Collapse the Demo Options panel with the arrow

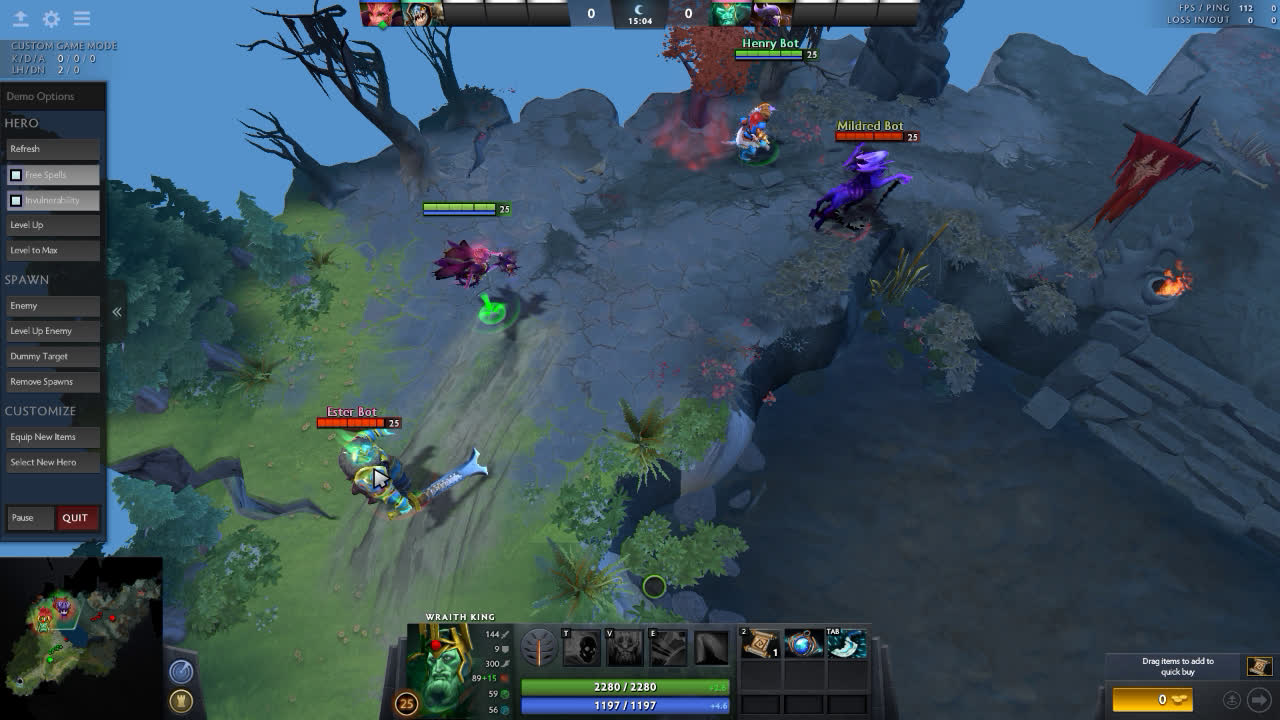coord(117,312)
